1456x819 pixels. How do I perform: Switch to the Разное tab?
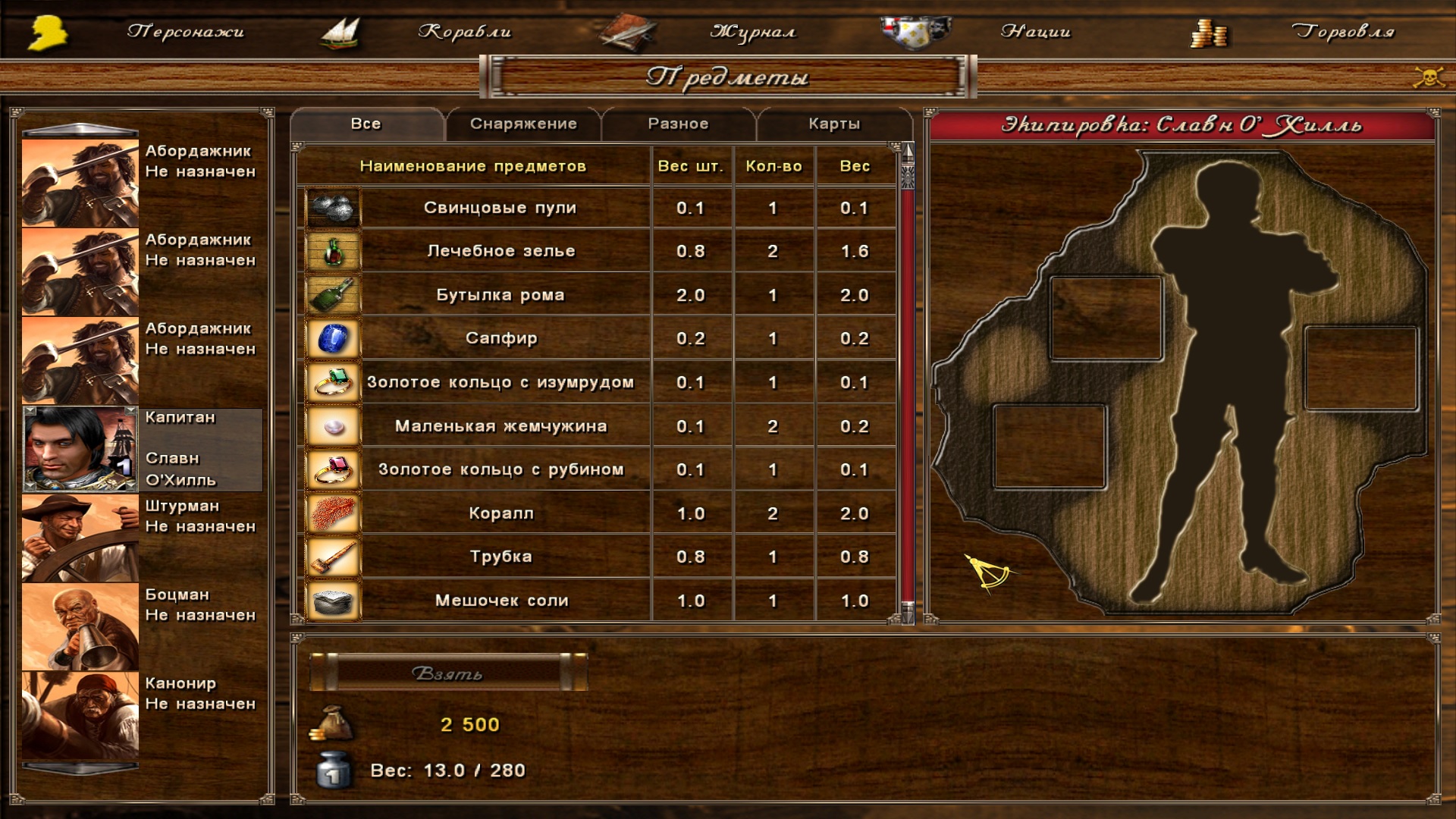coord(678,124)
